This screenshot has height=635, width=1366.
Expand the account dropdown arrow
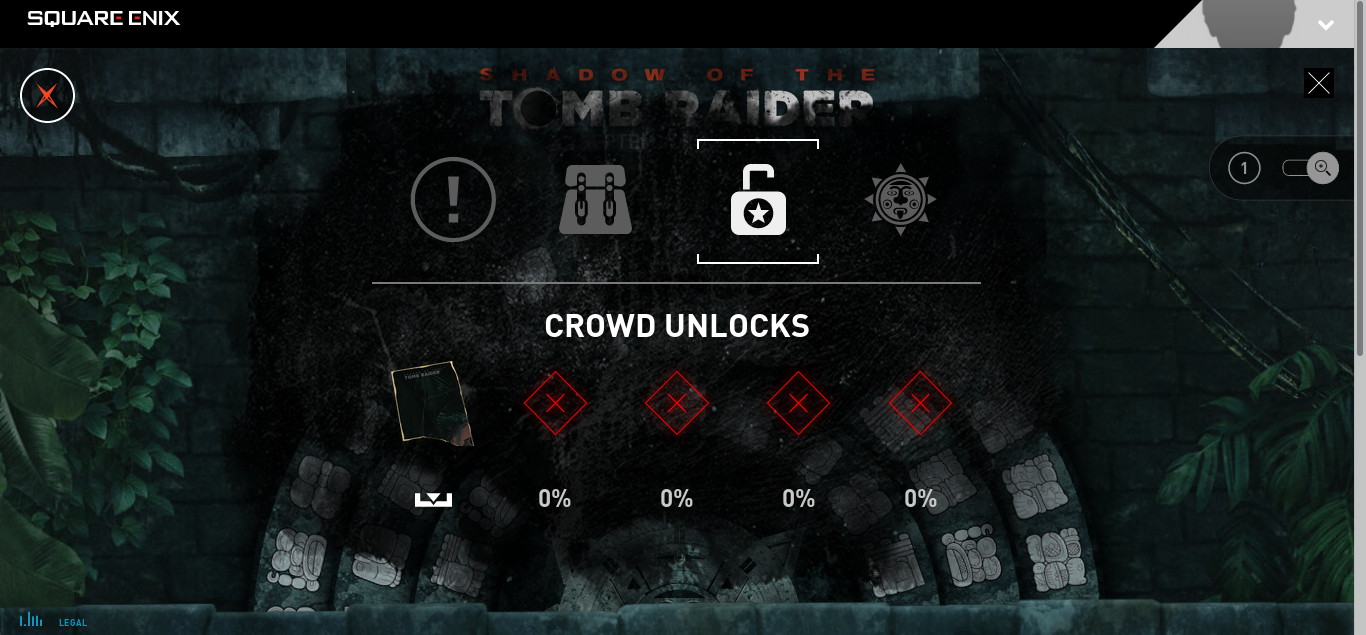click(x=1326, y=25)
